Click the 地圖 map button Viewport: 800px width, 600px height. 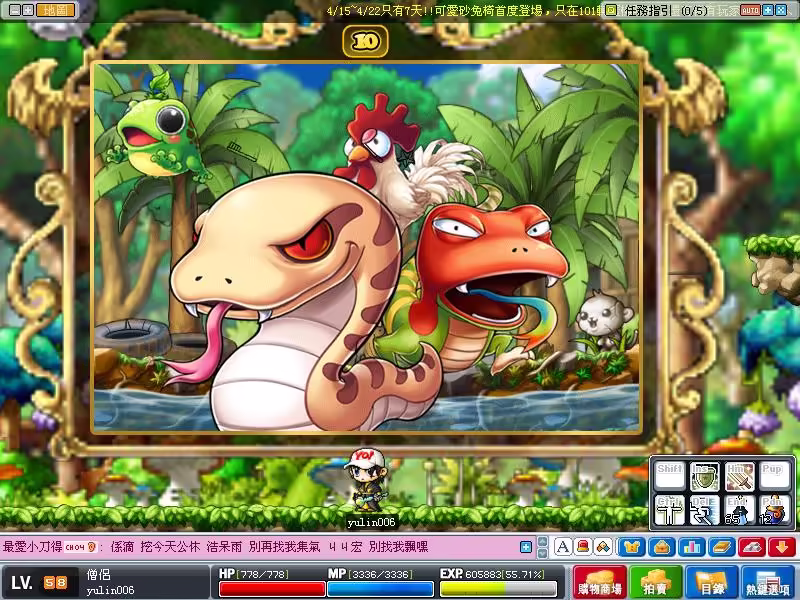coord(57,10)
